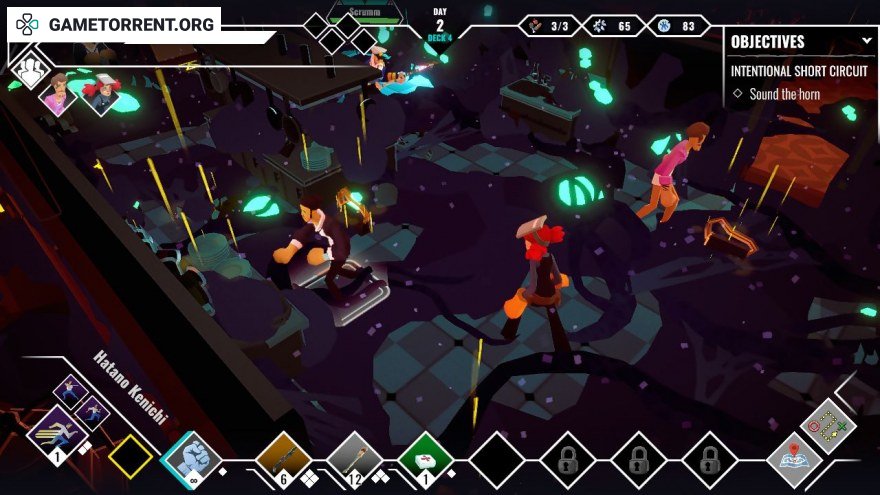880x495 pixels.
Task: Select the red-haired survivor portrait
Action: pos(100,95)
